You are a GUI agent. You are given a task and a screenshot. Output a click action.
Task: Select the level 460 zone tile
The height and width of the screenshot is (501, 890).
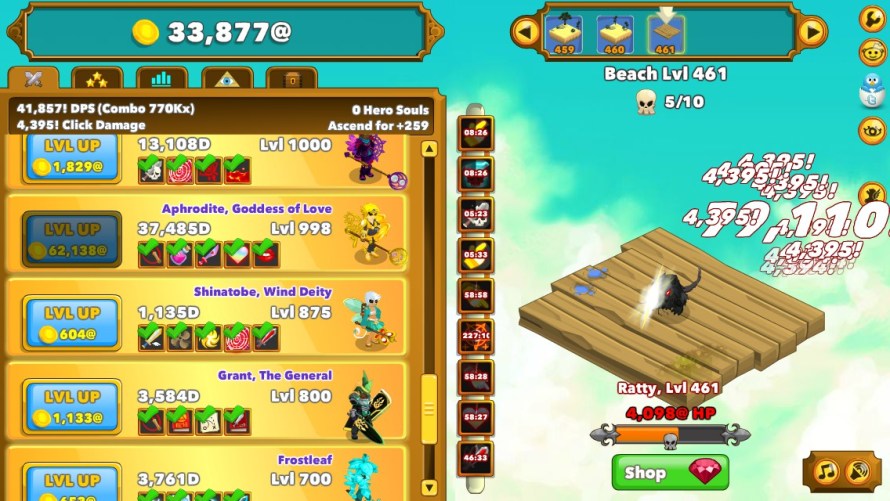tap(615, 34)
